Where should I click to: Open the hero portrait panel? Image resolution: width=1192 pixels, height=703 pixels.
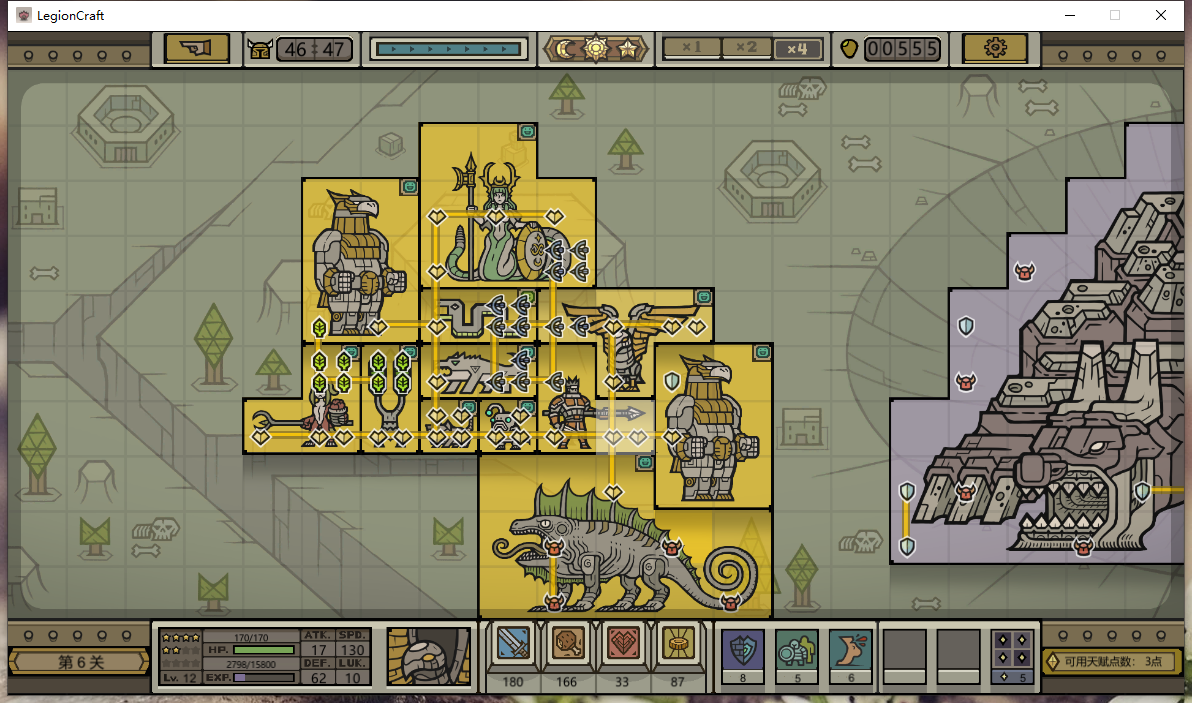(429, 656)
